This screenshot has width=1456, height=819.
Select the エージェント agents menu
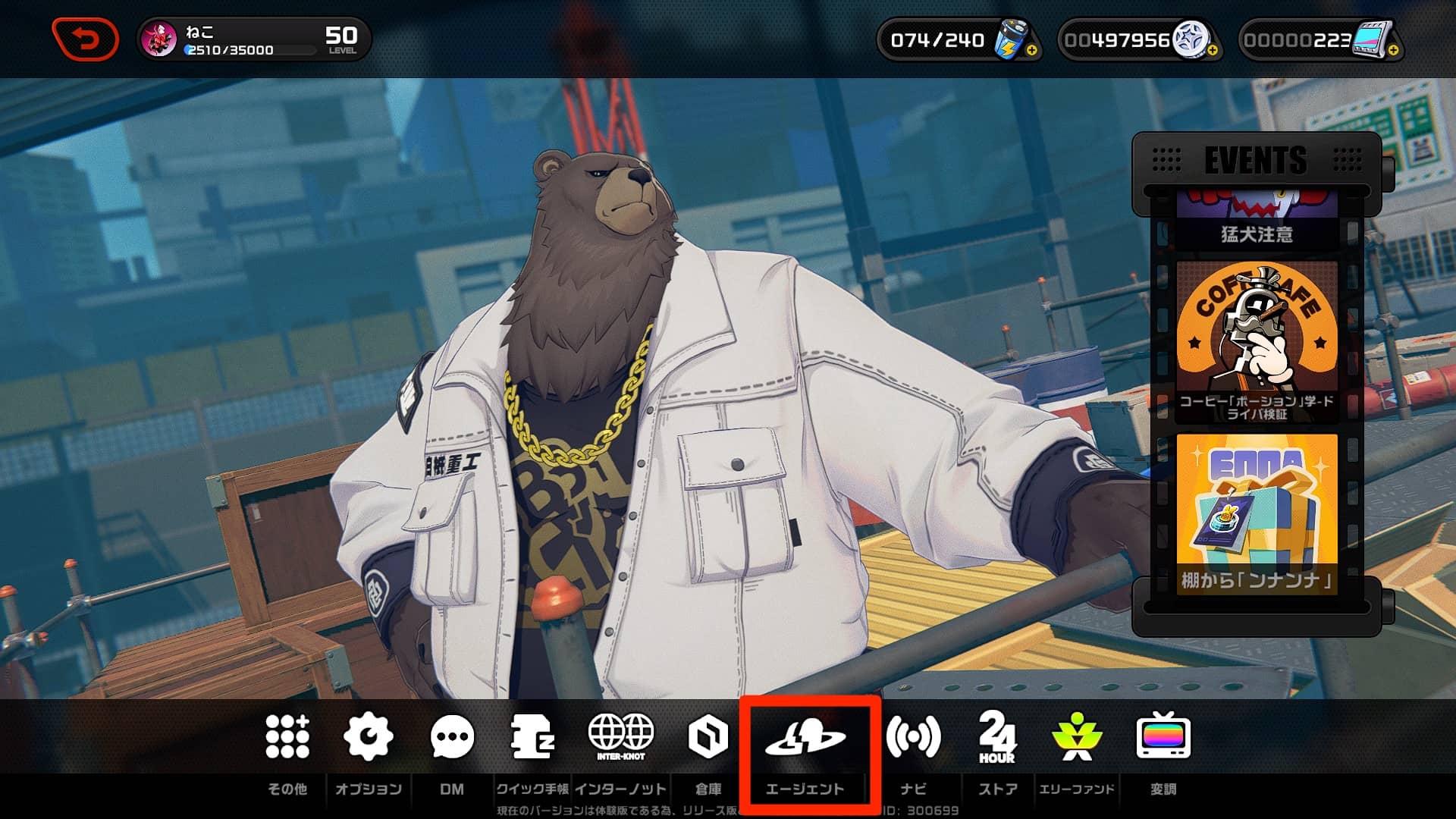[x=805, y=738]
